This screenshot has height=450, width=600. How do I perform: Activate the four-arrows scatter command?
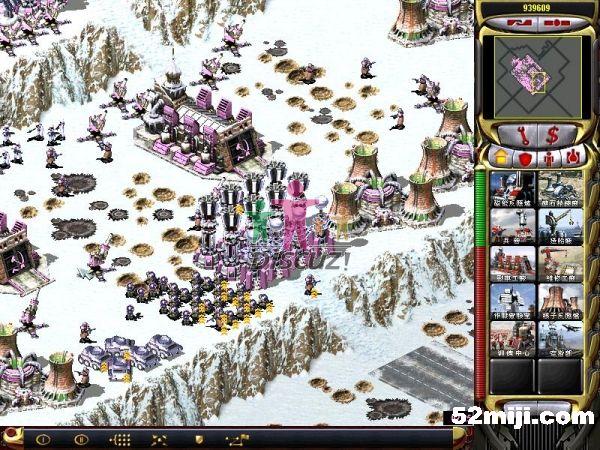click(x=159, y=439)
